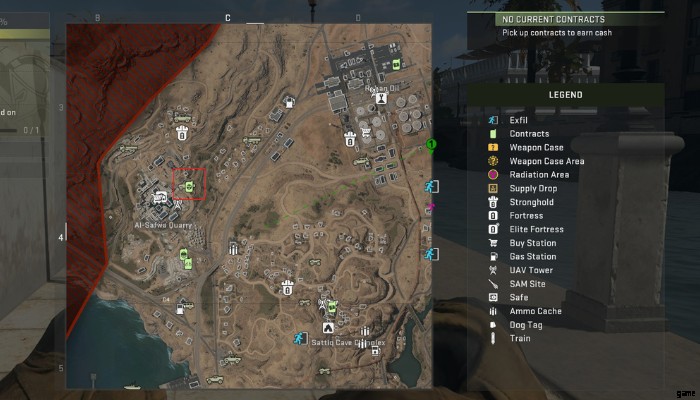
Task: Click the green numbered player pin on map
Action: point(430,147)
